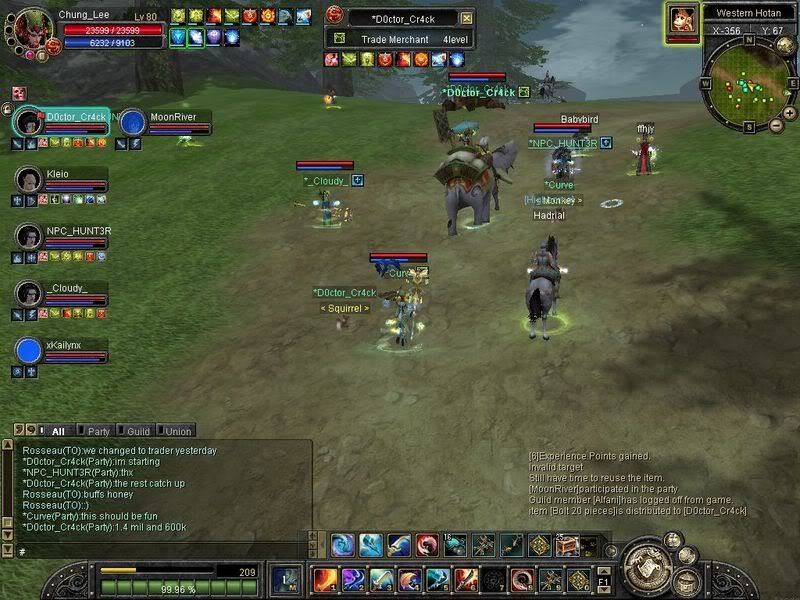Show the All chat tab
Screen dimensions: 800x600
(58, 431)
